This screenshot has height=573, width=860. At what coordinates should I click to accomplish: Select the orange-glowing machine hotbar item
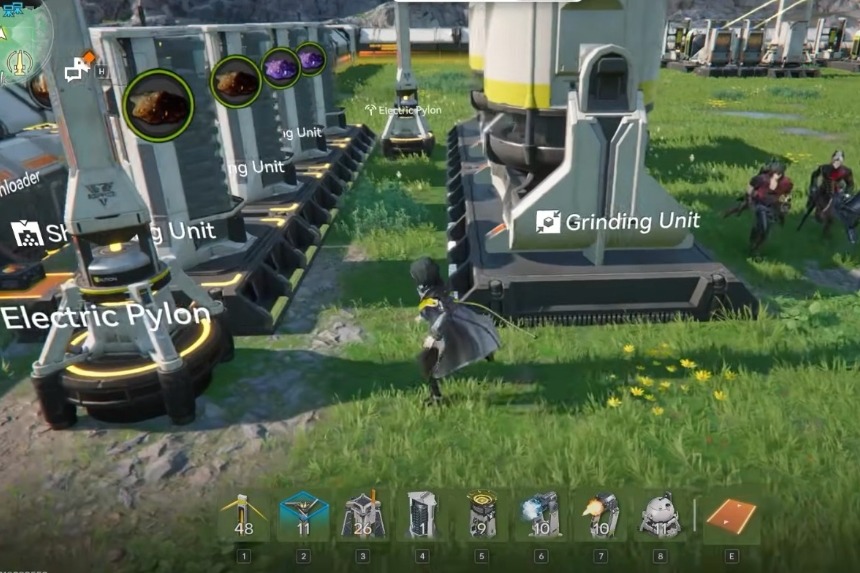click(x=600, y=517)
